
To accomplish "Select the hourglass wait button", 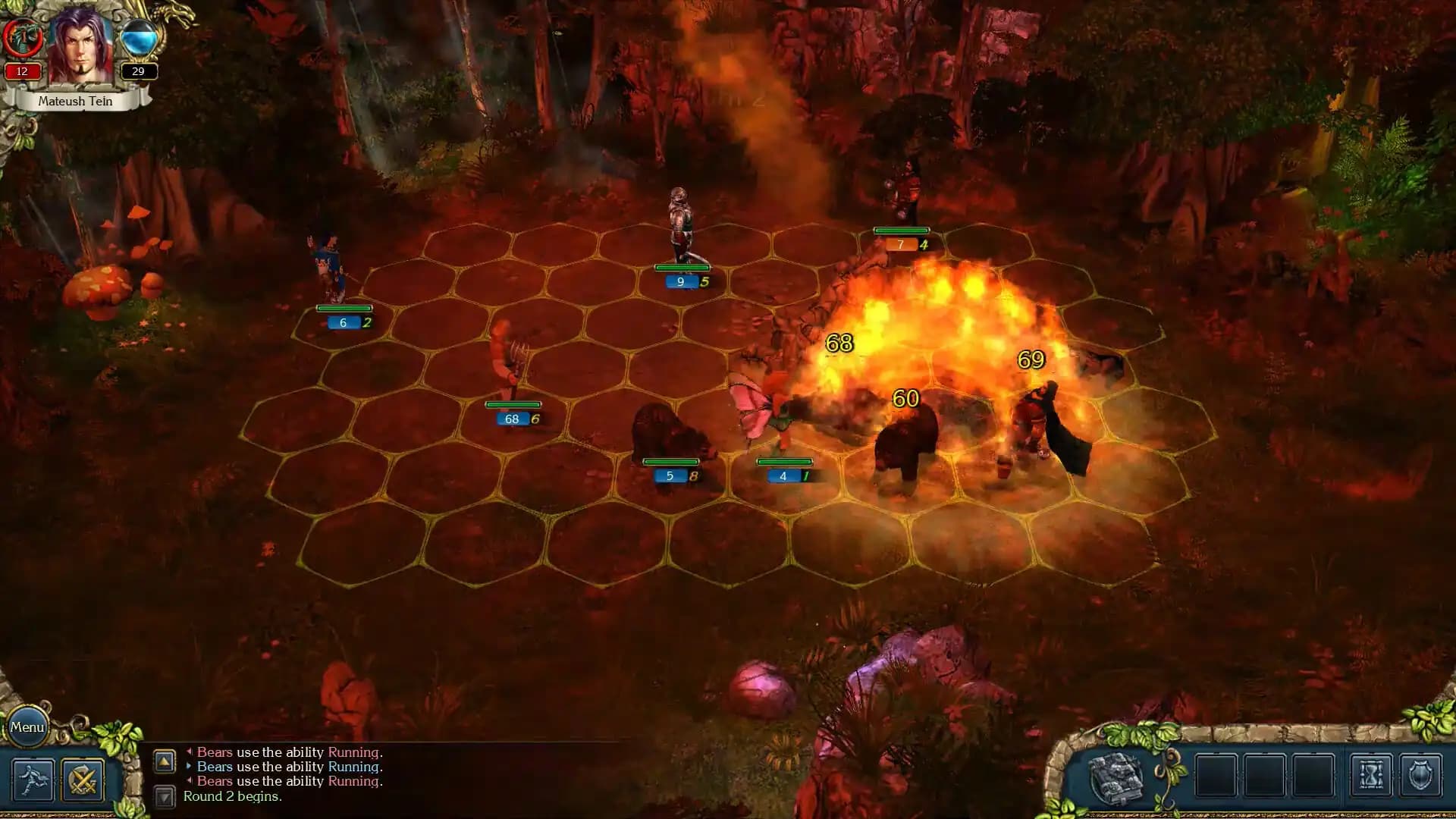I will click(x=1371, y=776).
